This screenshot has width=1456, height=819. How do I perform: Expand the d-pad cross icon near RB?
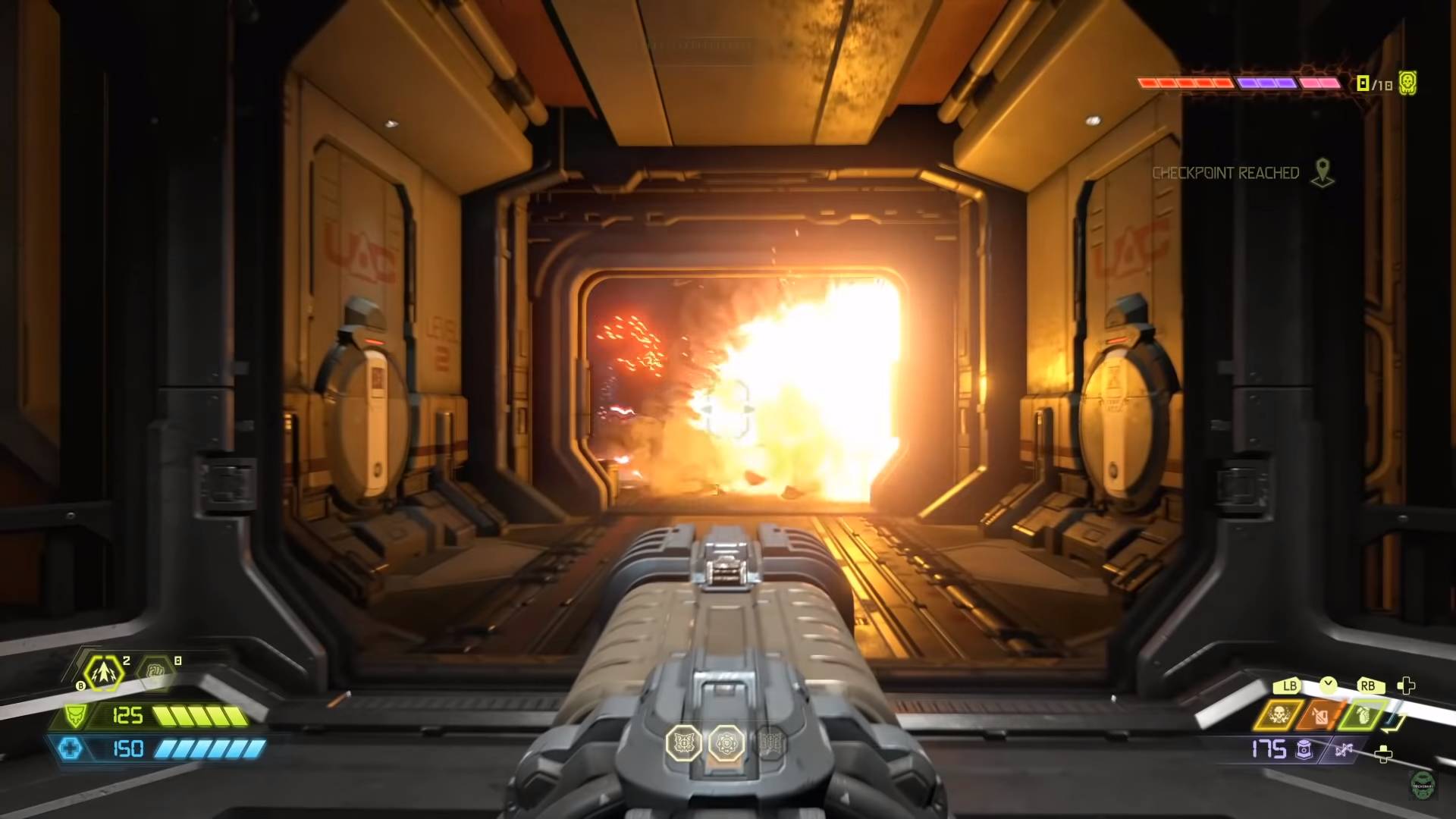coord(1407,686)
